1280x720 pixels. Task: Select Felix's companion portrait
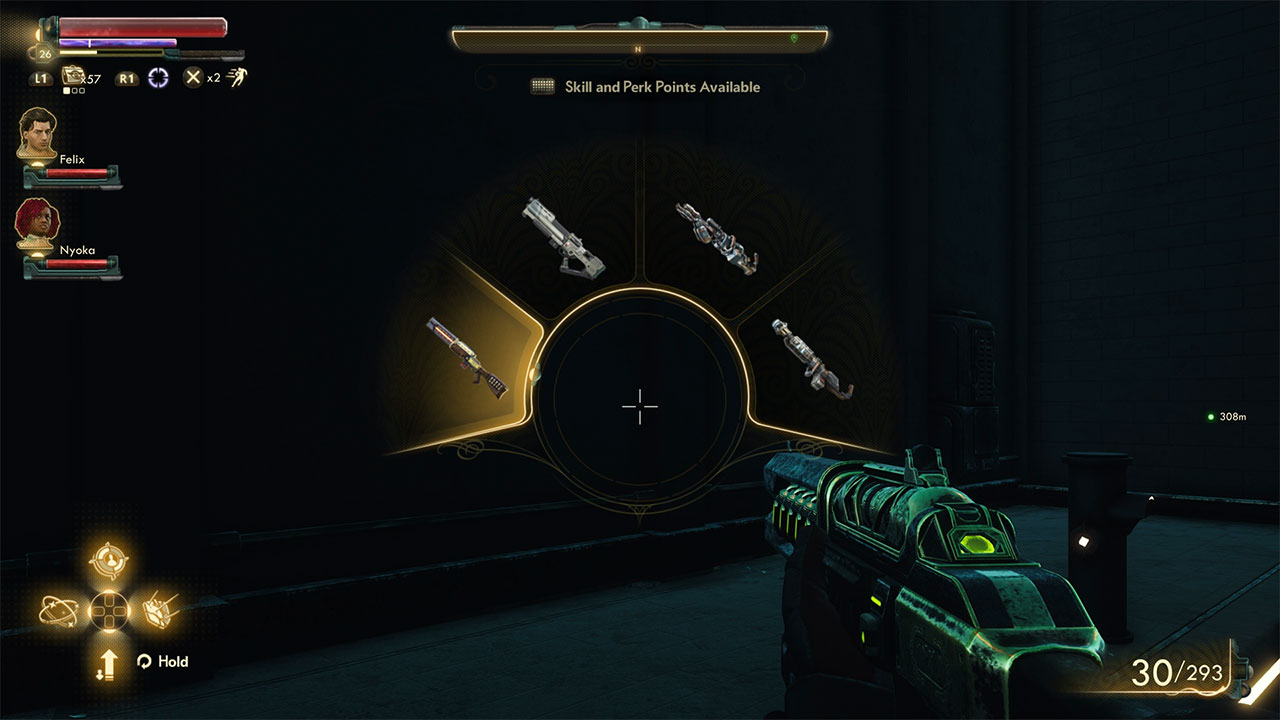coord(37,131)
